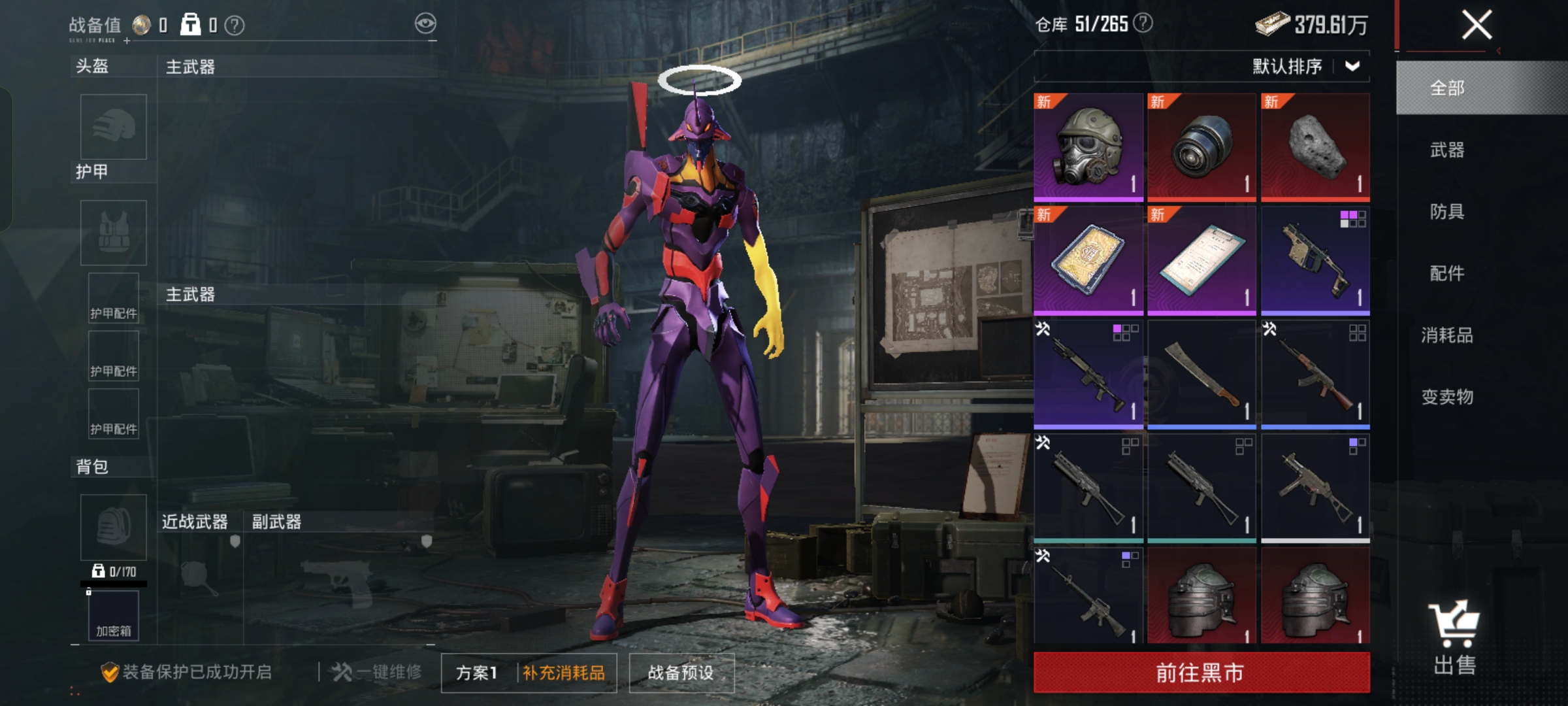This screenshot has width=1568, height=706.
Task: Switch to the 变卖物 tab
Action: click(1447, 397)
